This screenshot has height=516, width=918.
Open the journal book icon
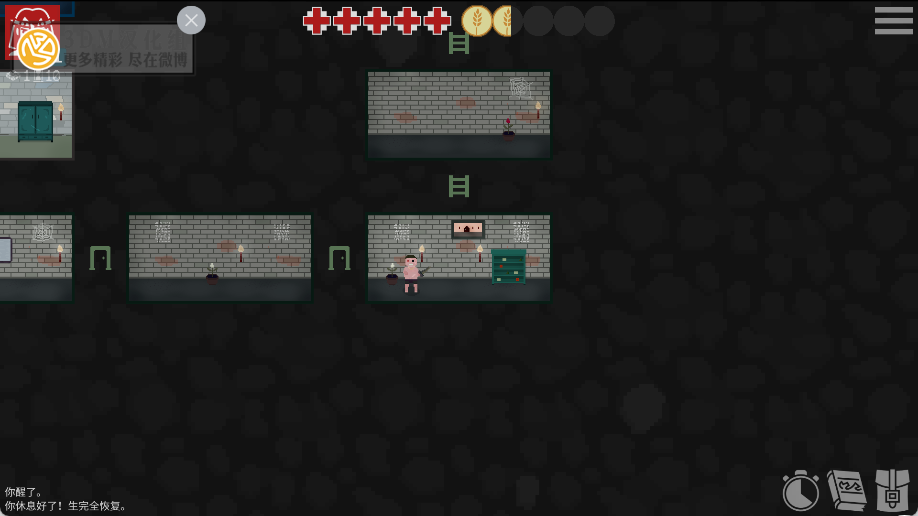[846, 490]
